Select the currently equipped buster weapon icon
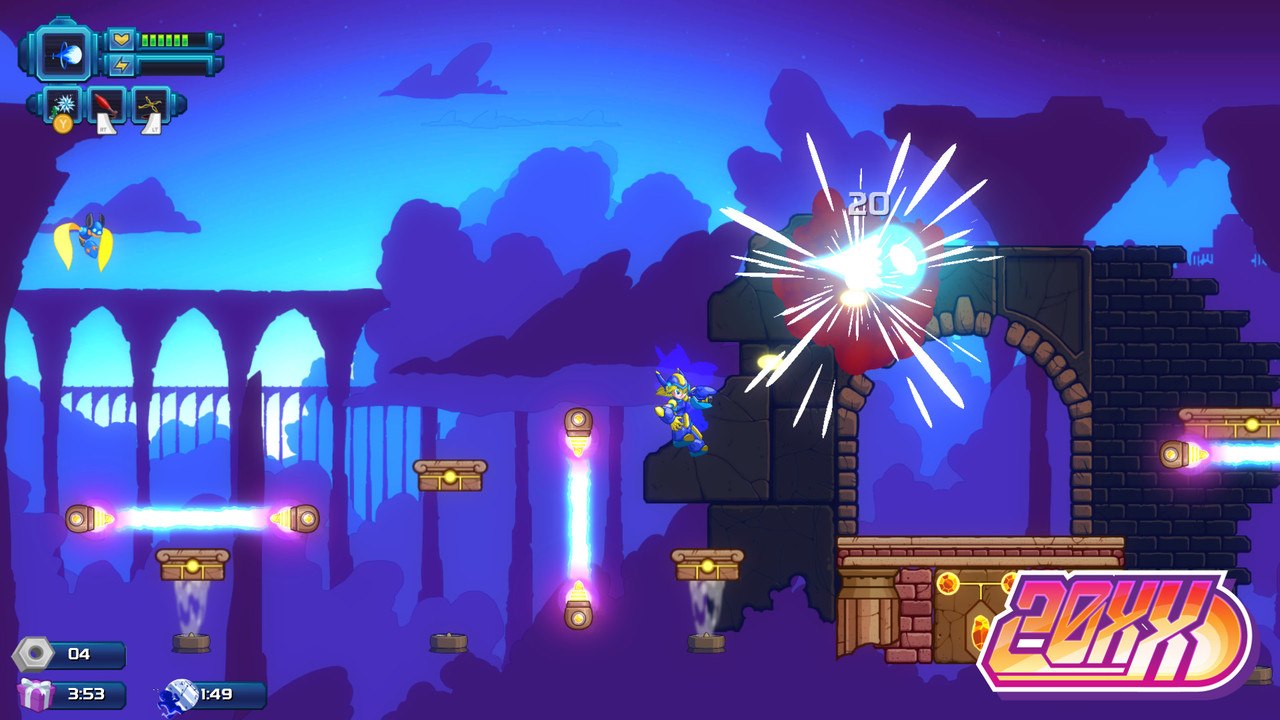 (62, 56)
